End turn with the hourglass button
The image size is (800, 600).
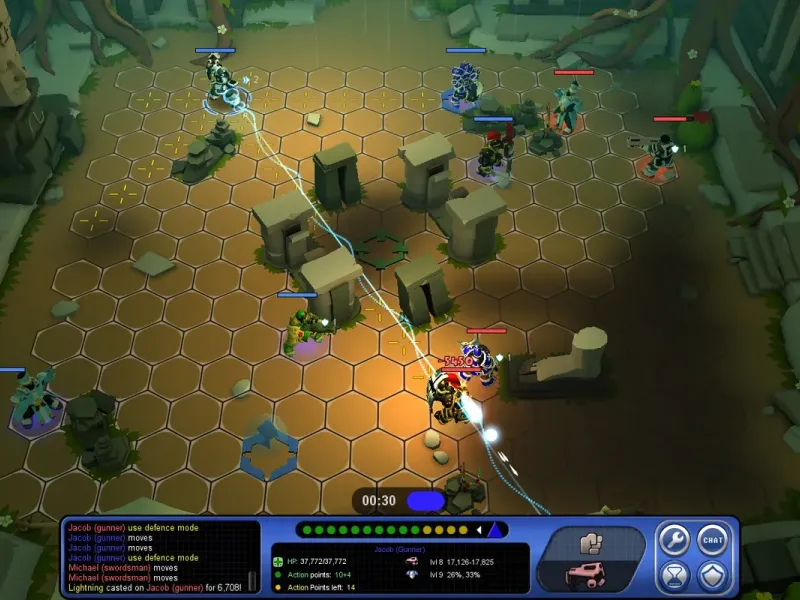click(x=673, y=576)
